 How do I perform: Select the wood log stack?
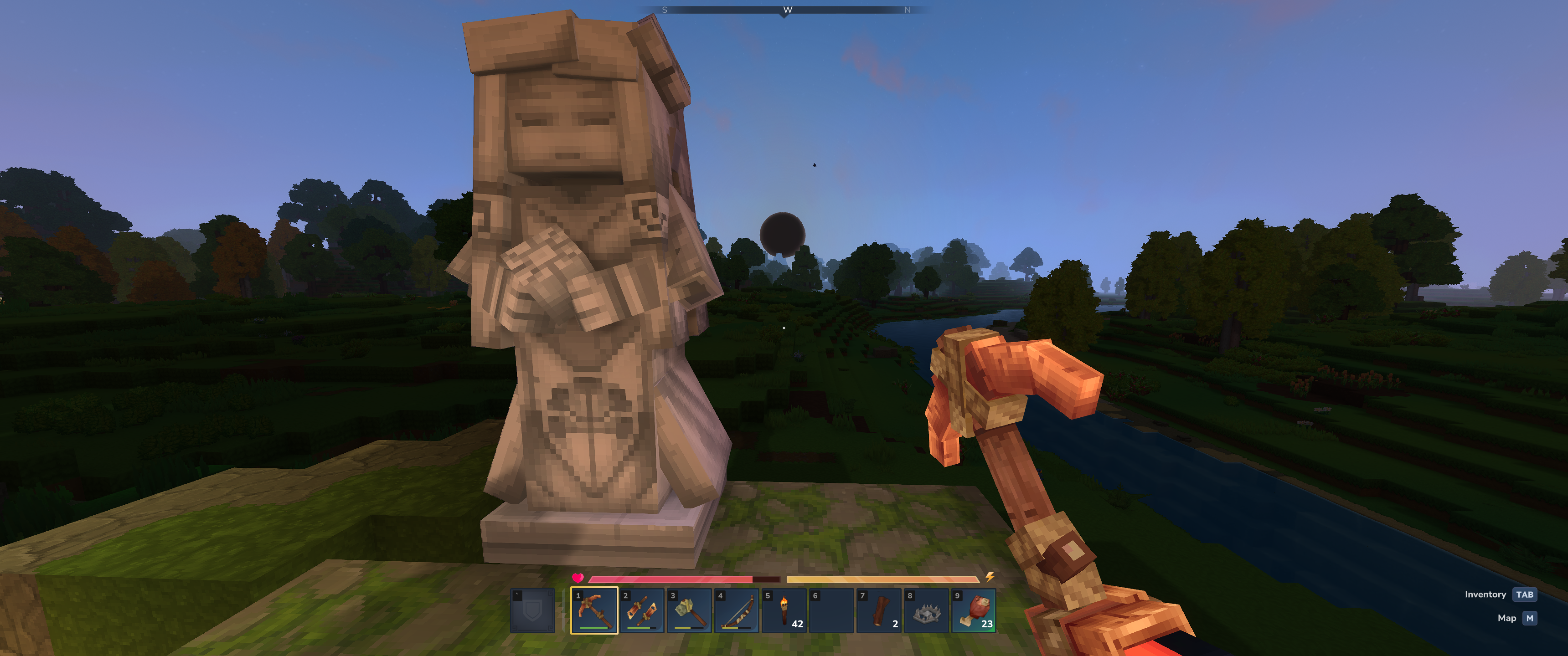pyautogui.click(x=879, y=610)
